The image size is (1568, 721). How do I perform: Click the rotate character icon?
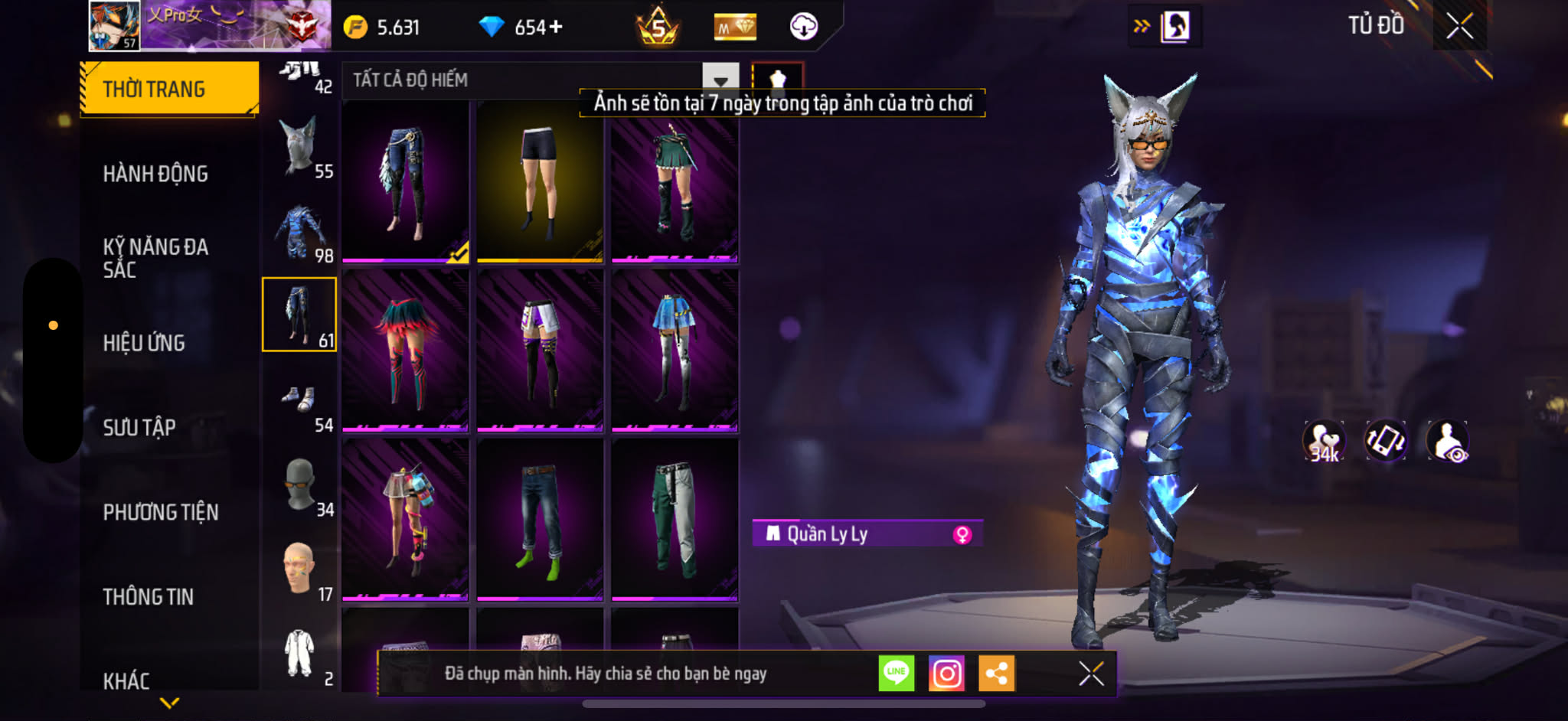point(1385,441)
